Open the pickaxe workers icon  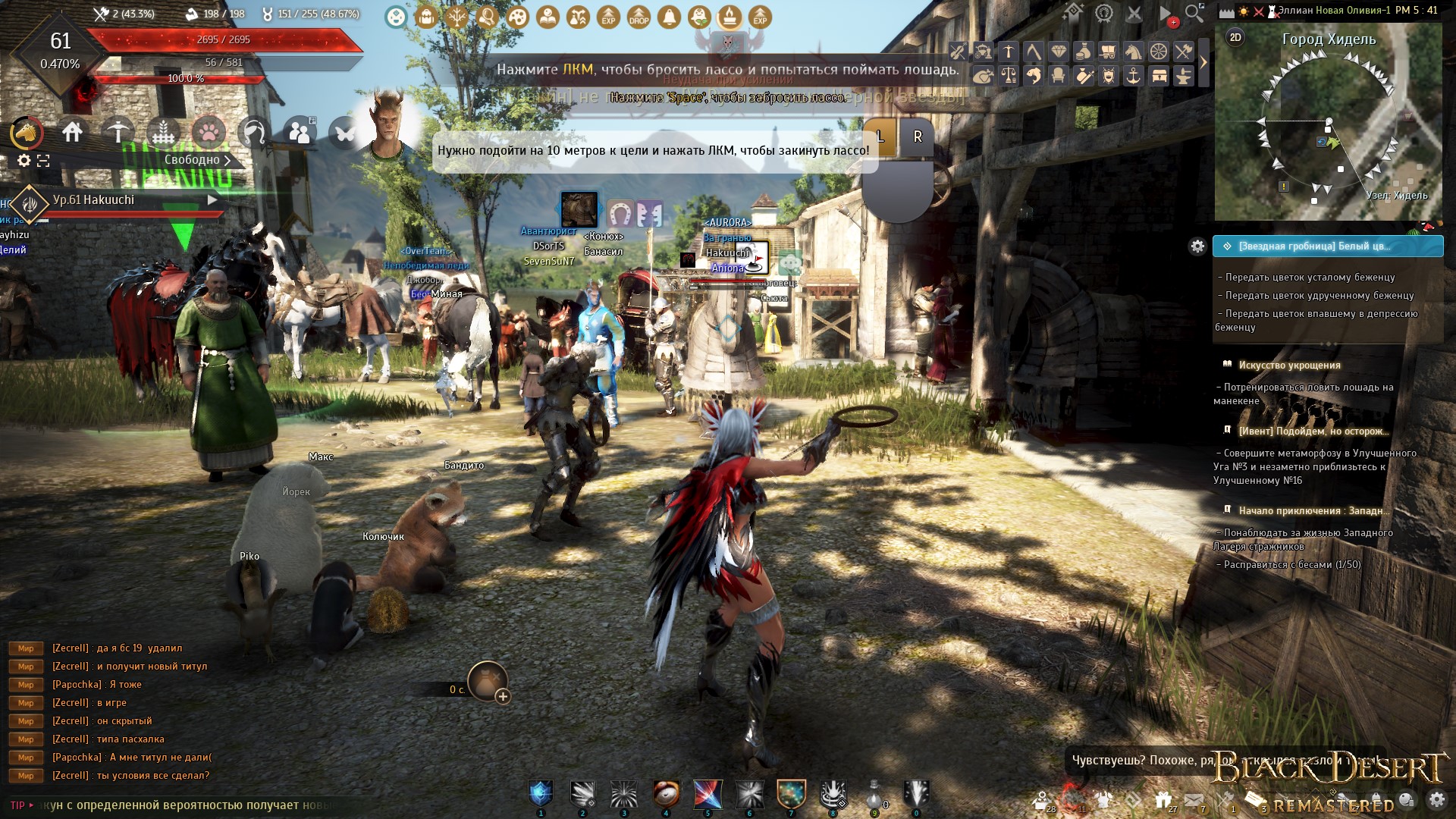click(118, 133)
